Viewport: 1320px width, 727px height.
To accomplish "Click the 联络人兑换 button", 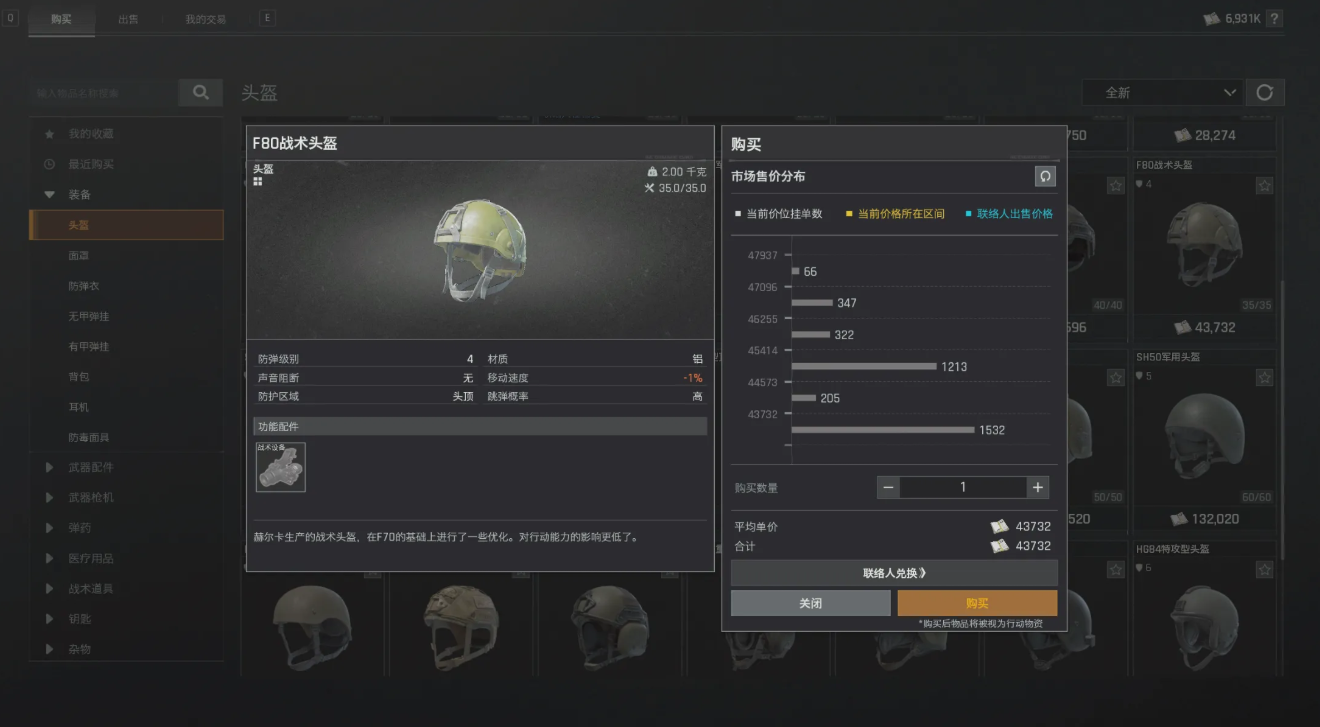I will coord(893,572).
